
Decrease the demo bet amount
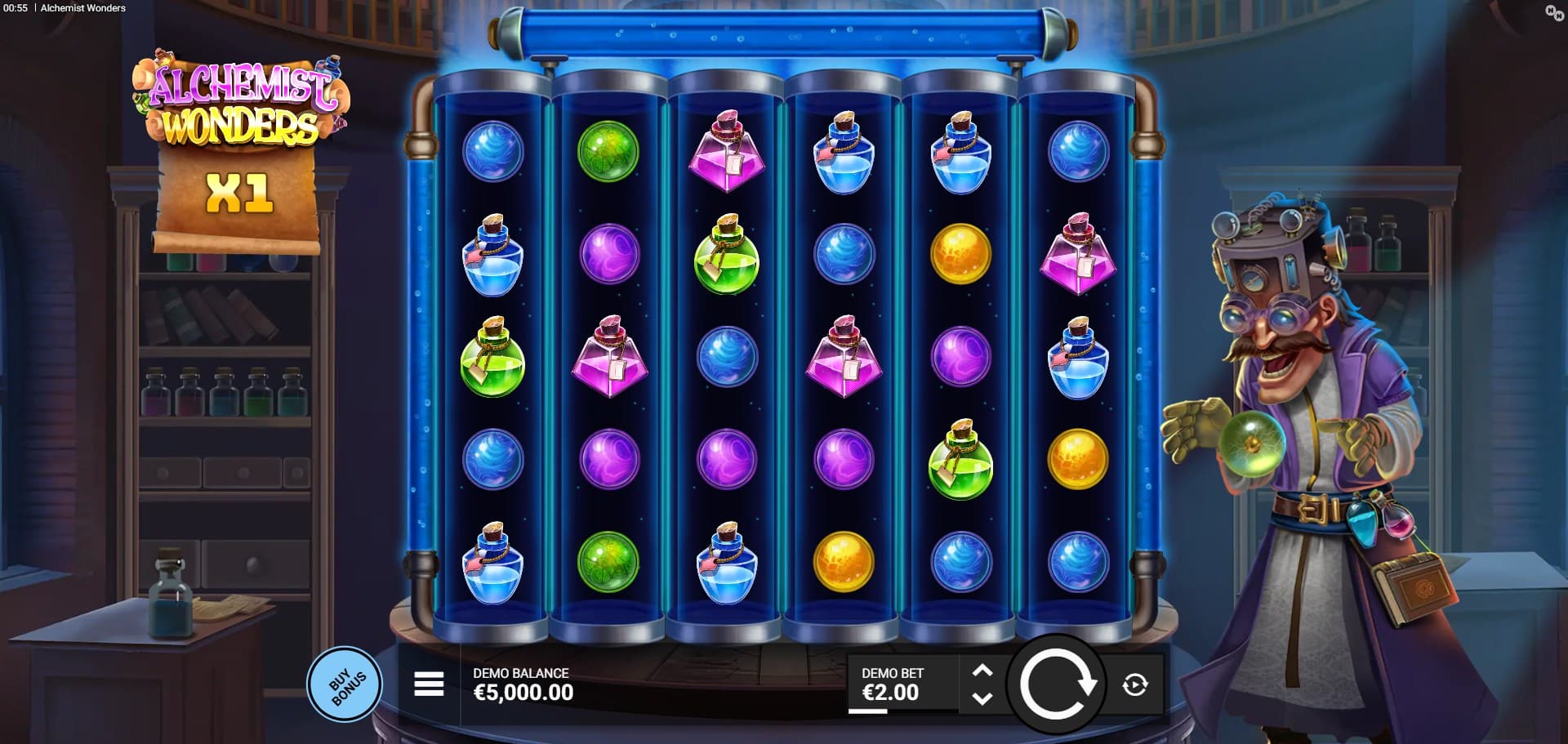point(982,698)
